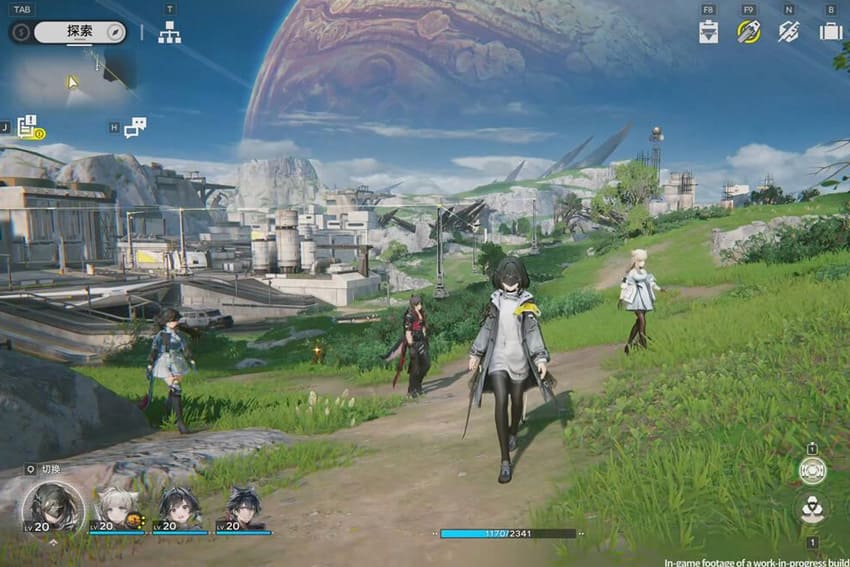The width and height of the screenshot is (850, 567).
Task: Switch to the fourth party member portrait
Action: [x=243, y=507]
